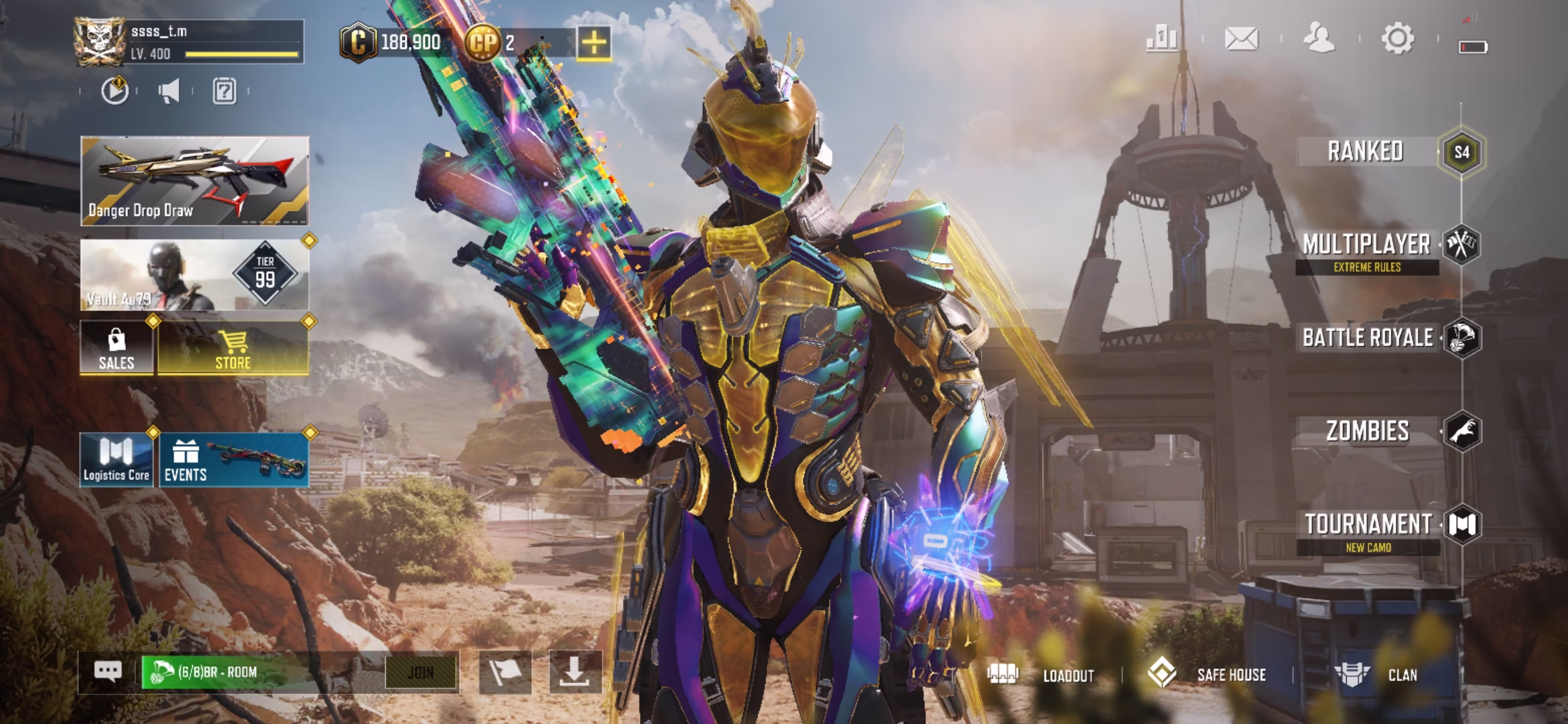Screen dimensions: 1568x724
Task: Open the announcements megaphone icon
Action: (x=170, y=93)
